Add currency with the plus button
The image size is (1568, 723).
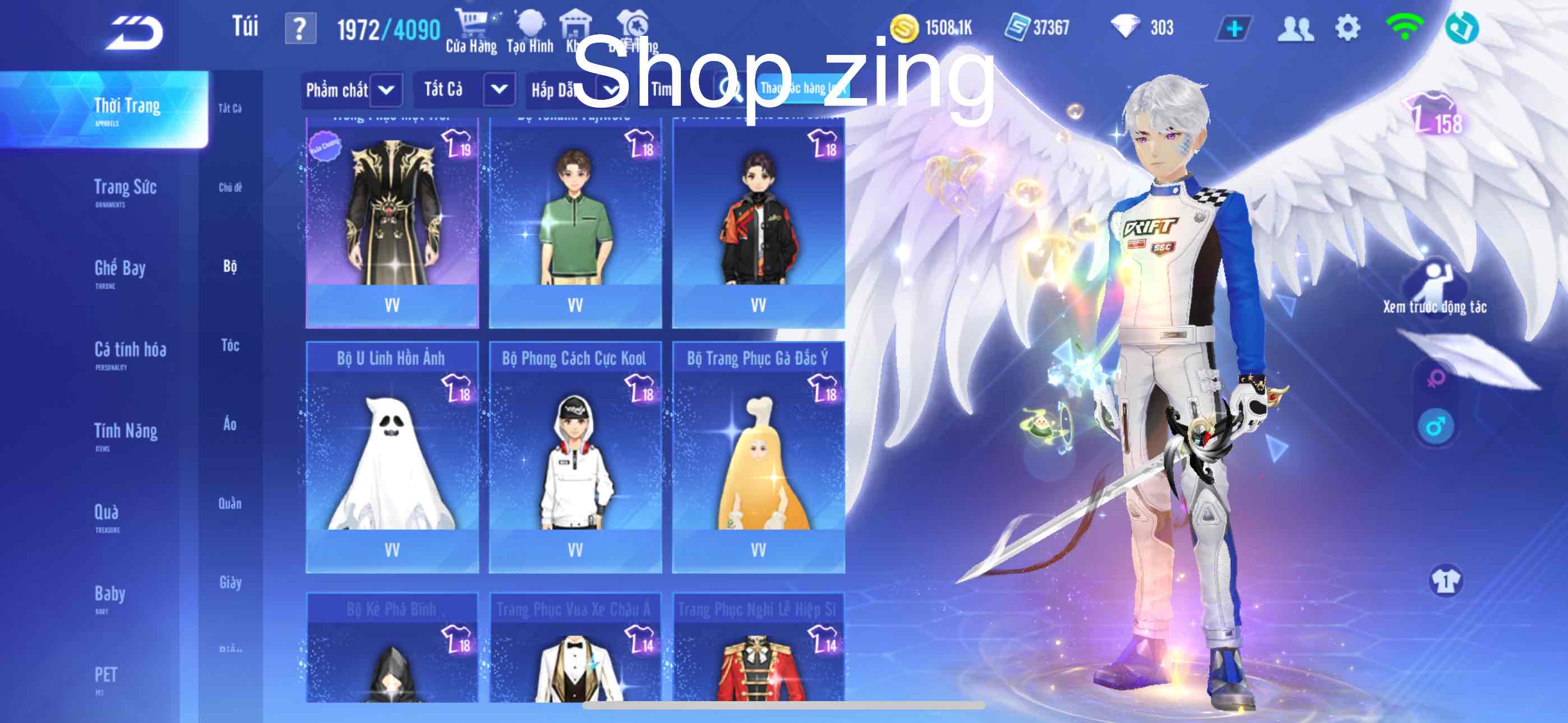(1234, 29)
